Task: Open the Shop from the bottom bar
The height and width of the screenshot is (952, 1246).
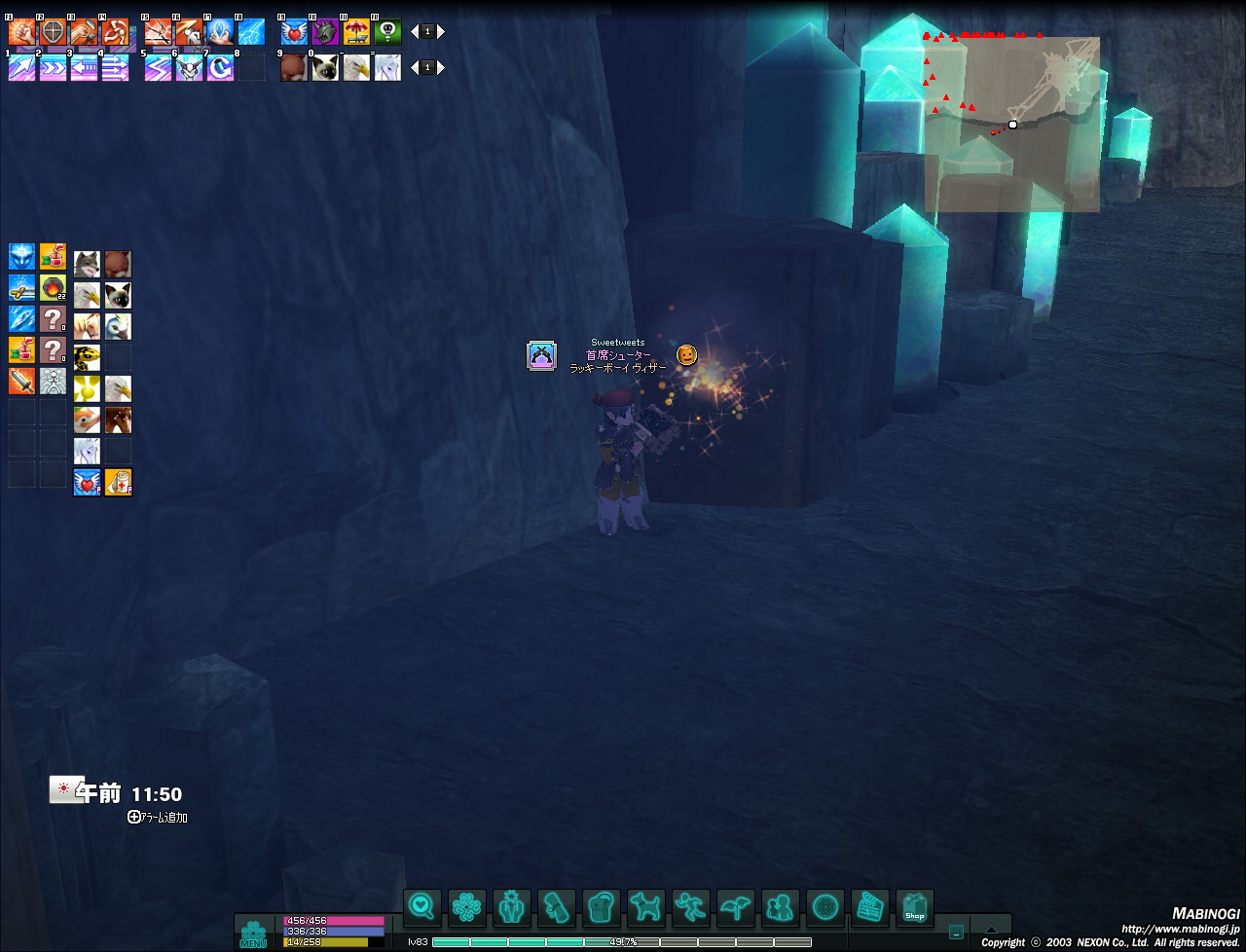Action: 914,908
